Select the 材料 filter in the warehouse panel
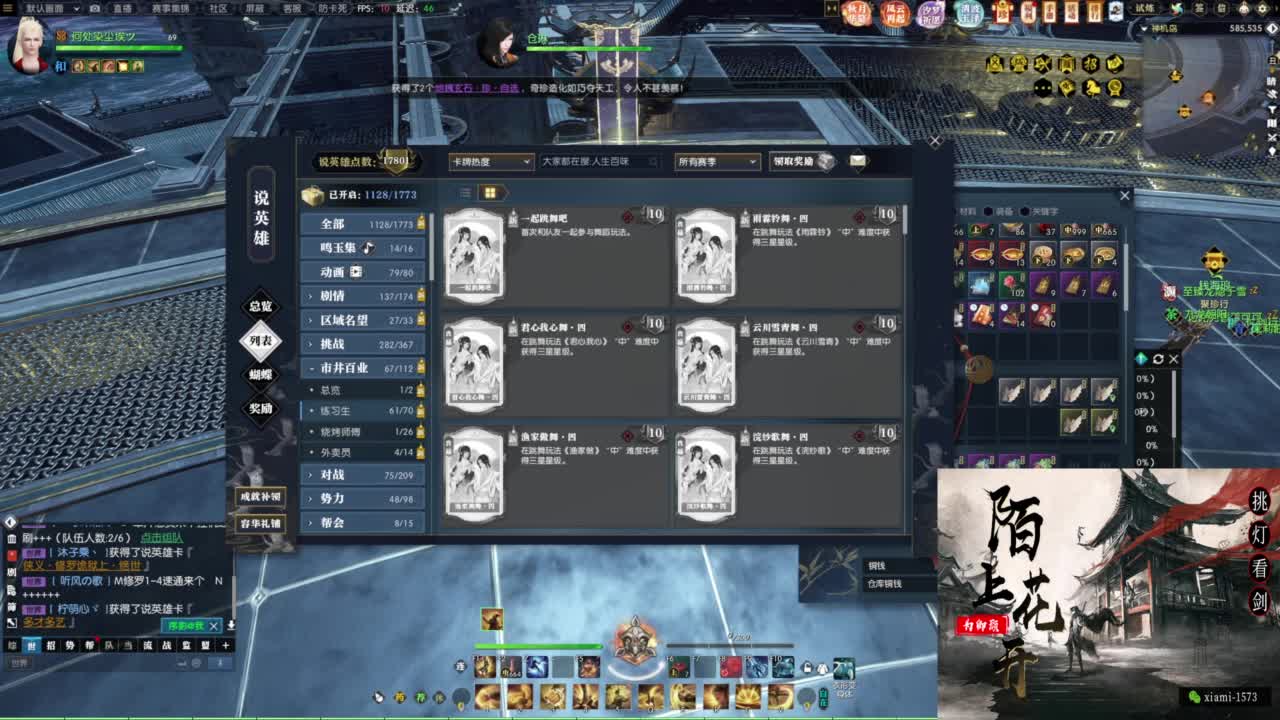Screen dimensions: 1280x720 (x=965, y=212)
